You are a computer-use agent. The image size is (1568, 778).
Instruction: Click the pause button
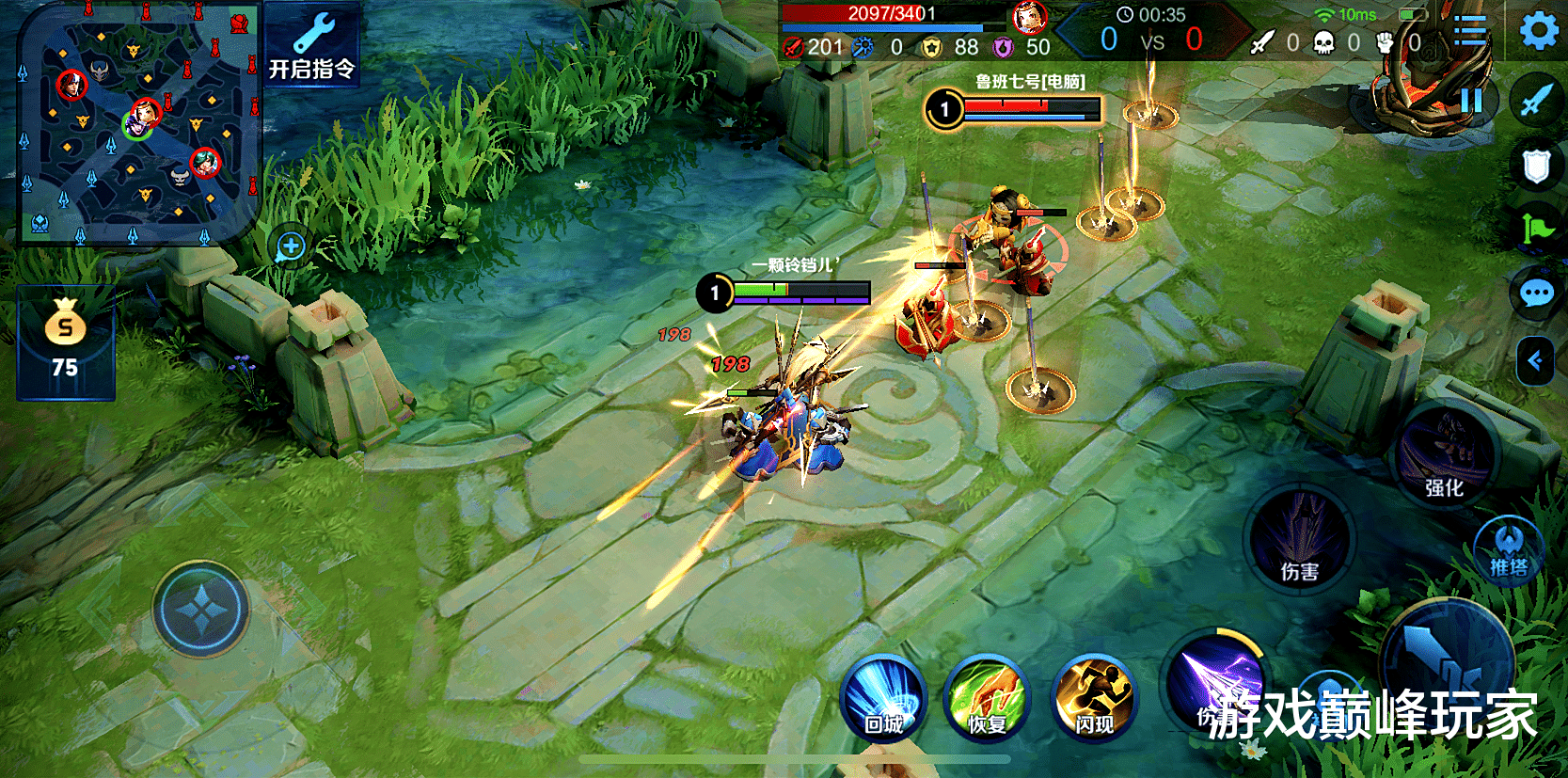point(1471,100)
